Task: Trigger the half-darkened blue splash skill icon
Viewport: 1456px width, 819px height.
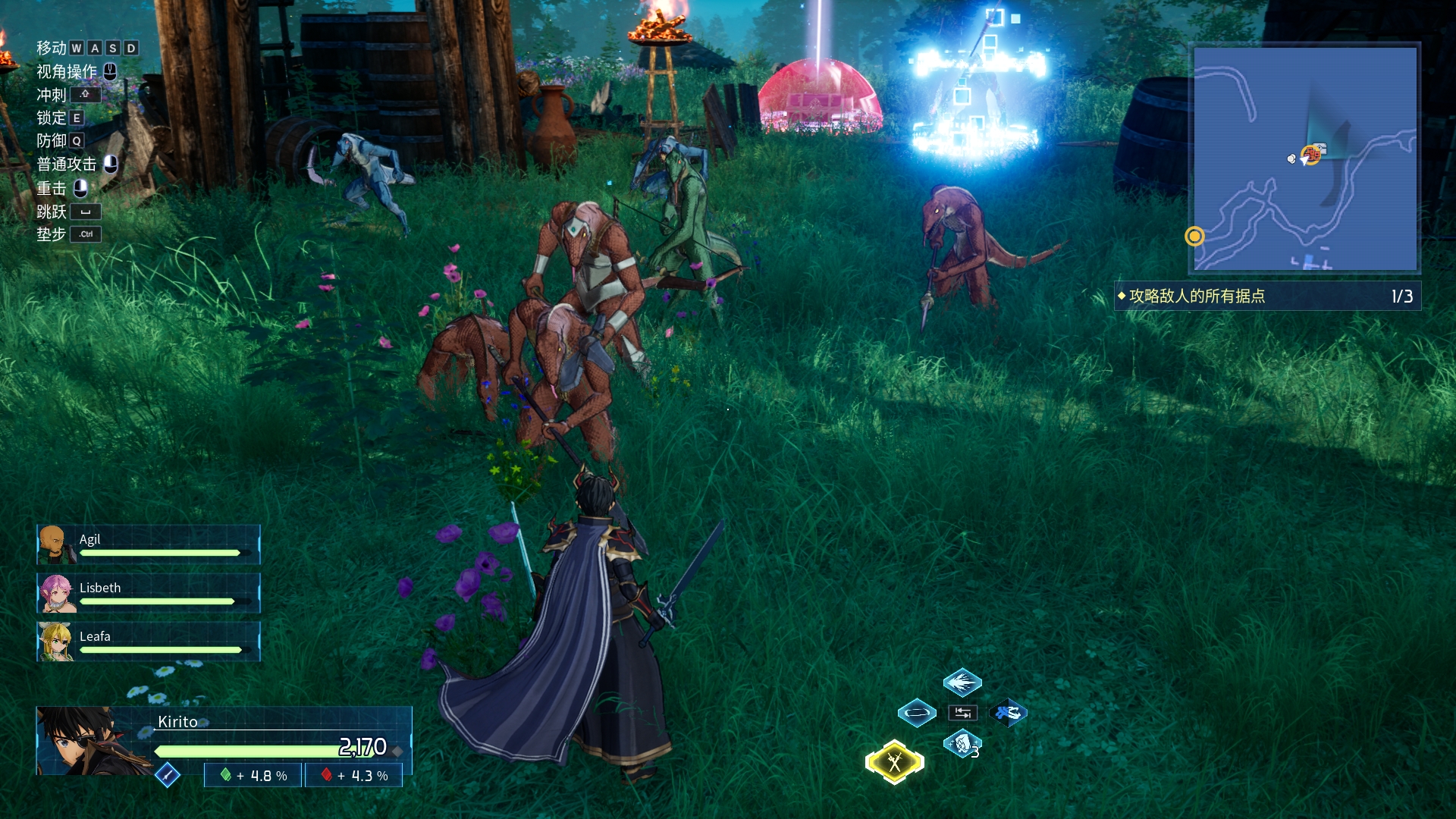Action: tap(1009, 713)
